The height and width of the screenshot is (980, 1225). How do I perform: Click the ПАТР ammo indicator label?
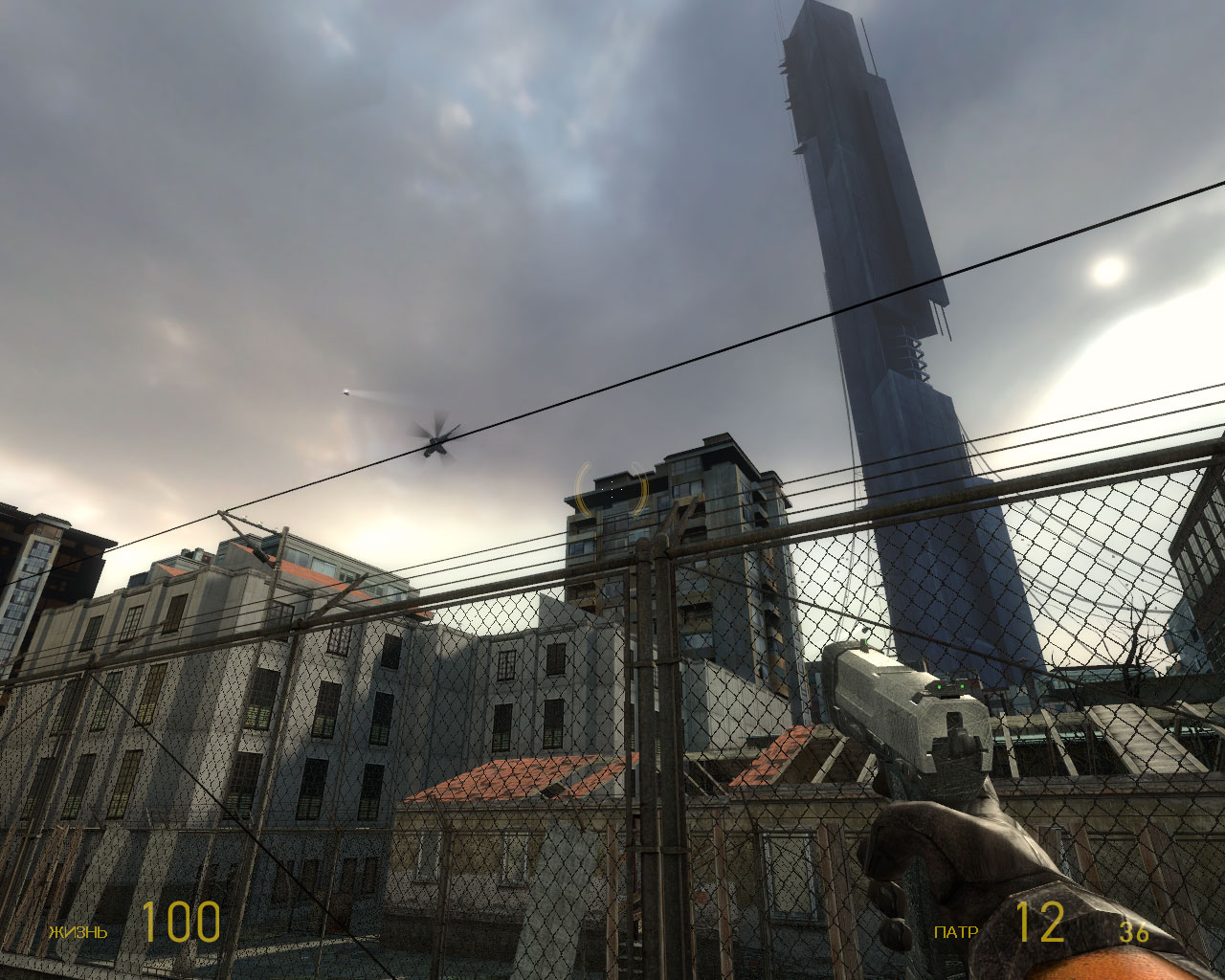point(956,929)
